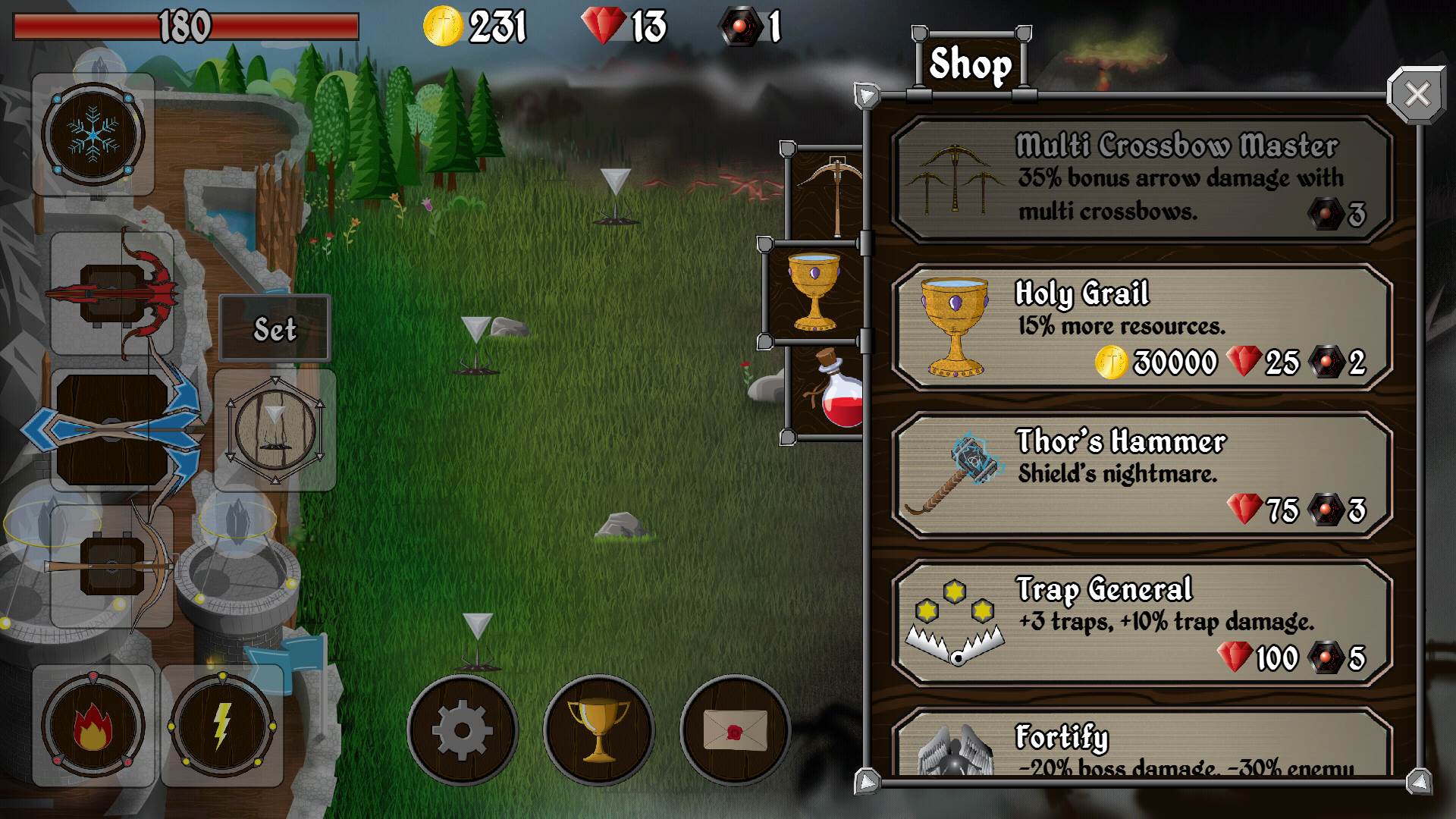1456x819 pixels.
Task: Click the Set button
Action: [275, 328]
